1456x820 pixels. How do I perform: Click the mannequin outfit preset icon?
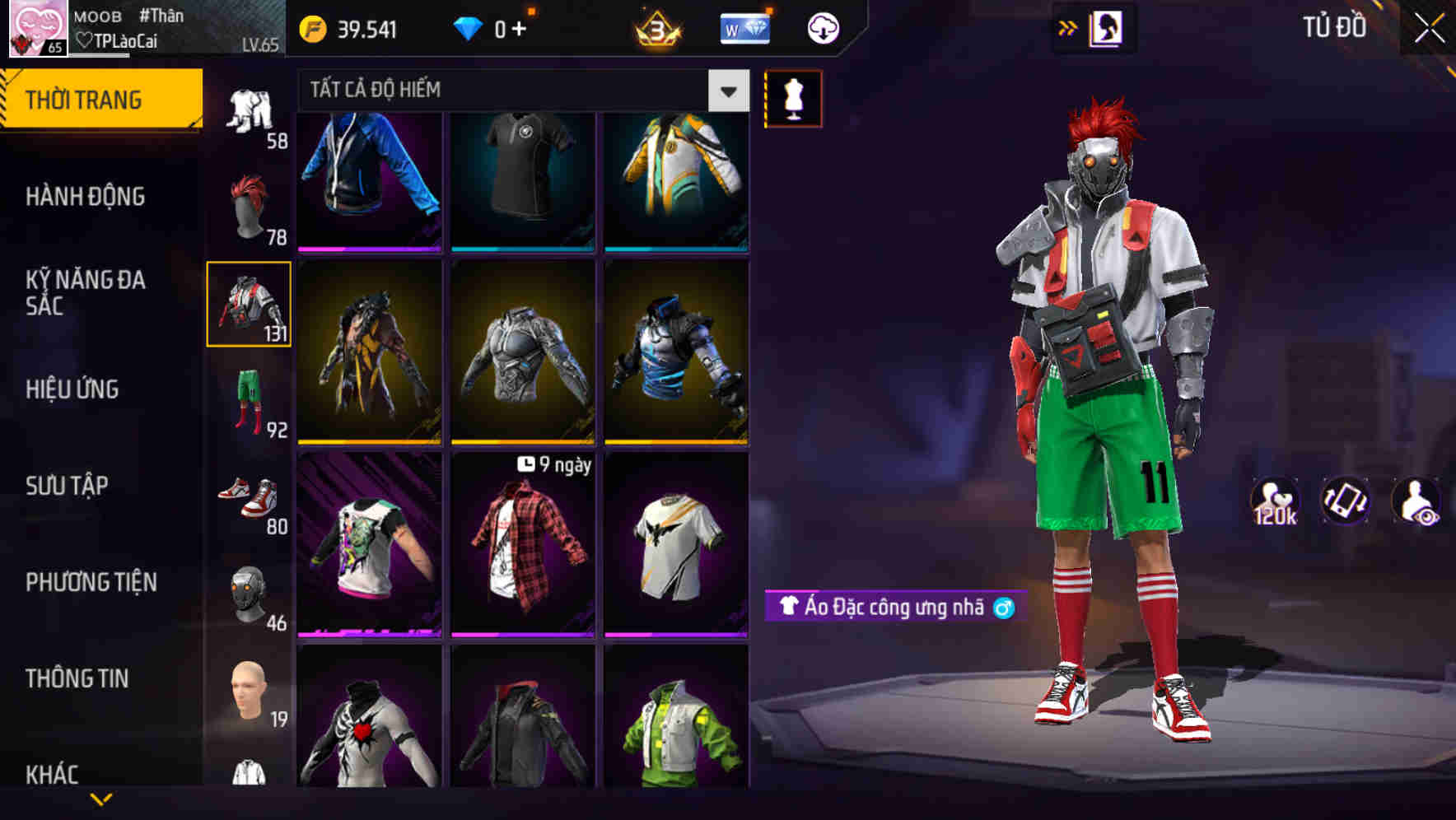coord(792,98)
